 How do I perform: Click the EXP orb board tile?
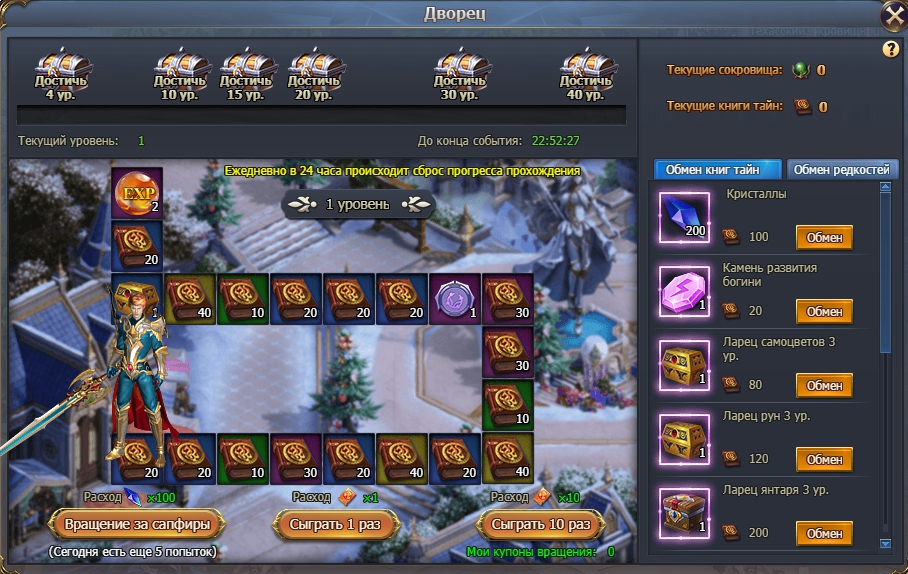click(x=136, y=193)
